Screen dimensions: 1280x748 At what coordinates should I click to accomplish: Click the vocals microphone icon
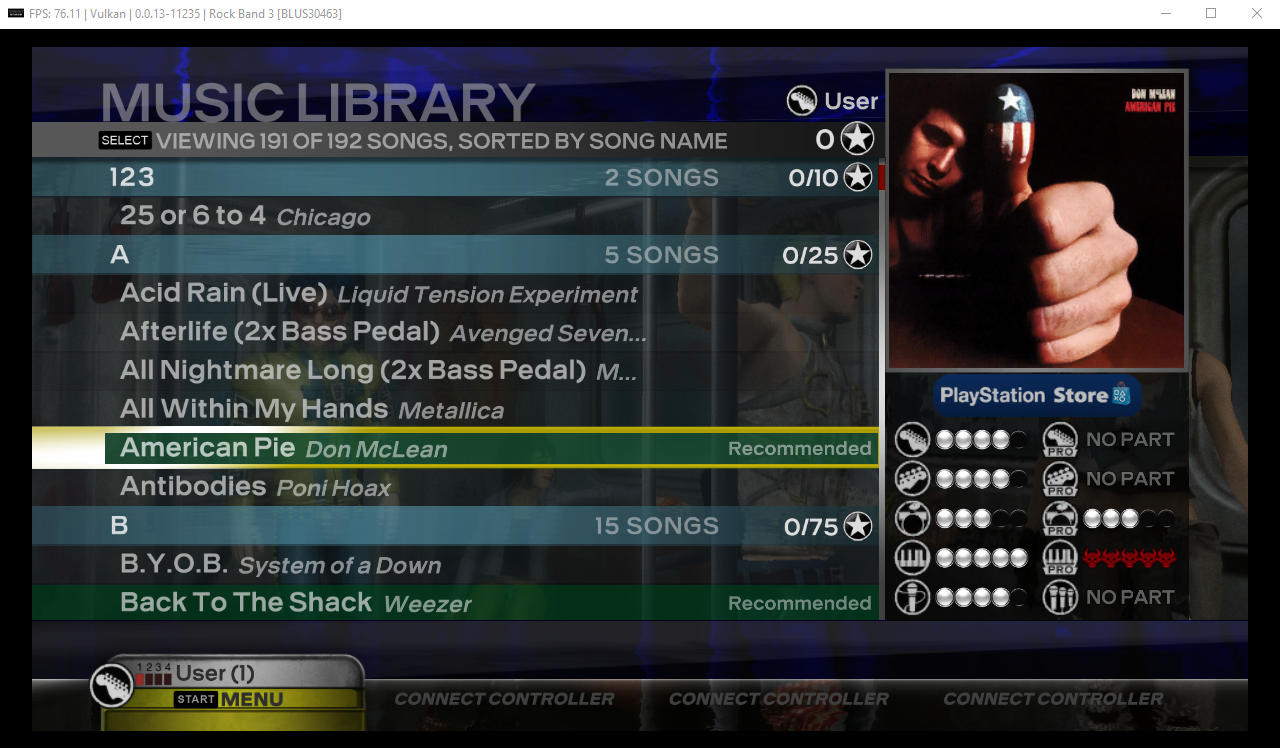[x=912, y=597]
